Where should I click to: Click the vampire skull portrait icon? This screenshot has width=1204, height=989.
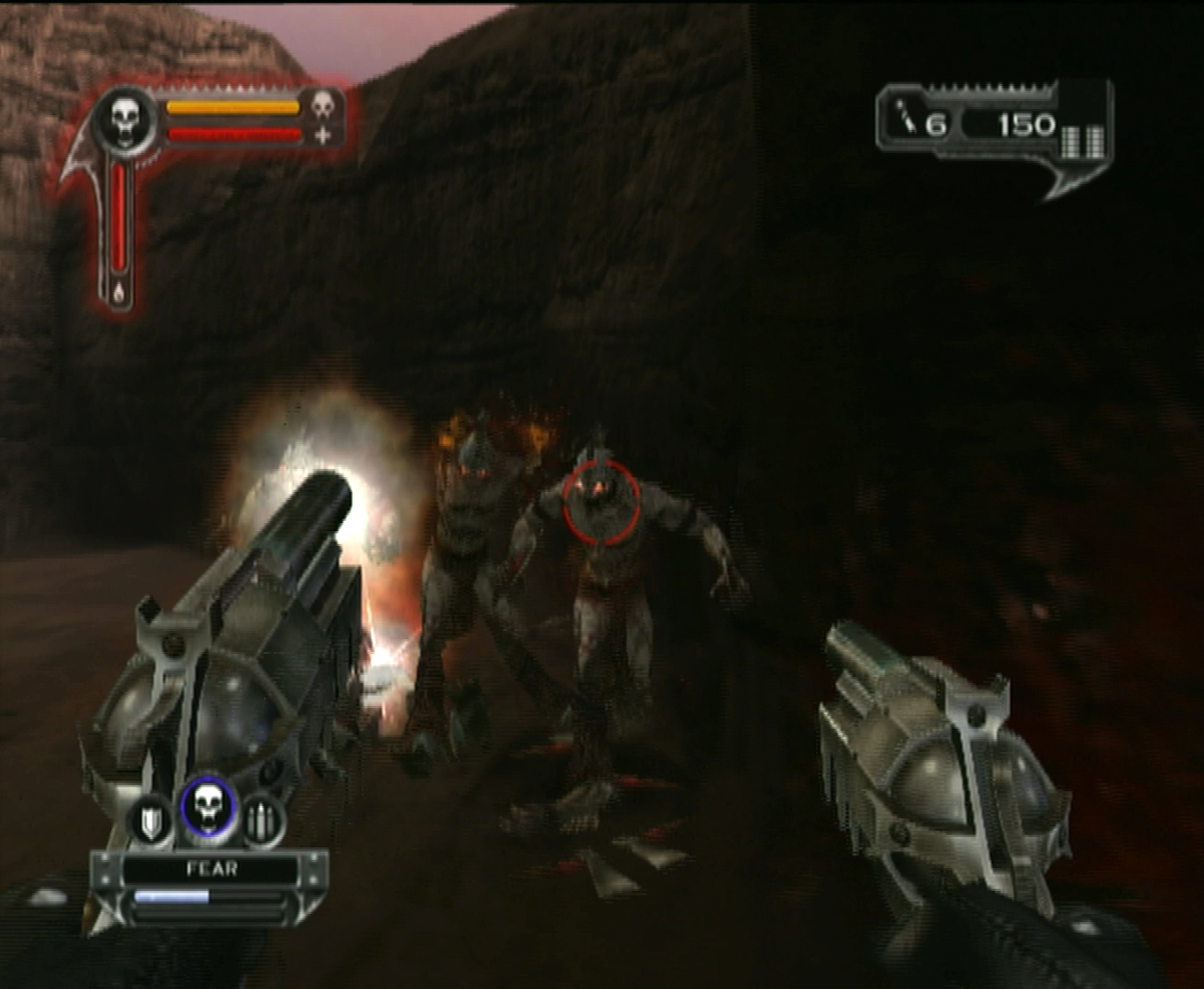(x=125, y=118)
